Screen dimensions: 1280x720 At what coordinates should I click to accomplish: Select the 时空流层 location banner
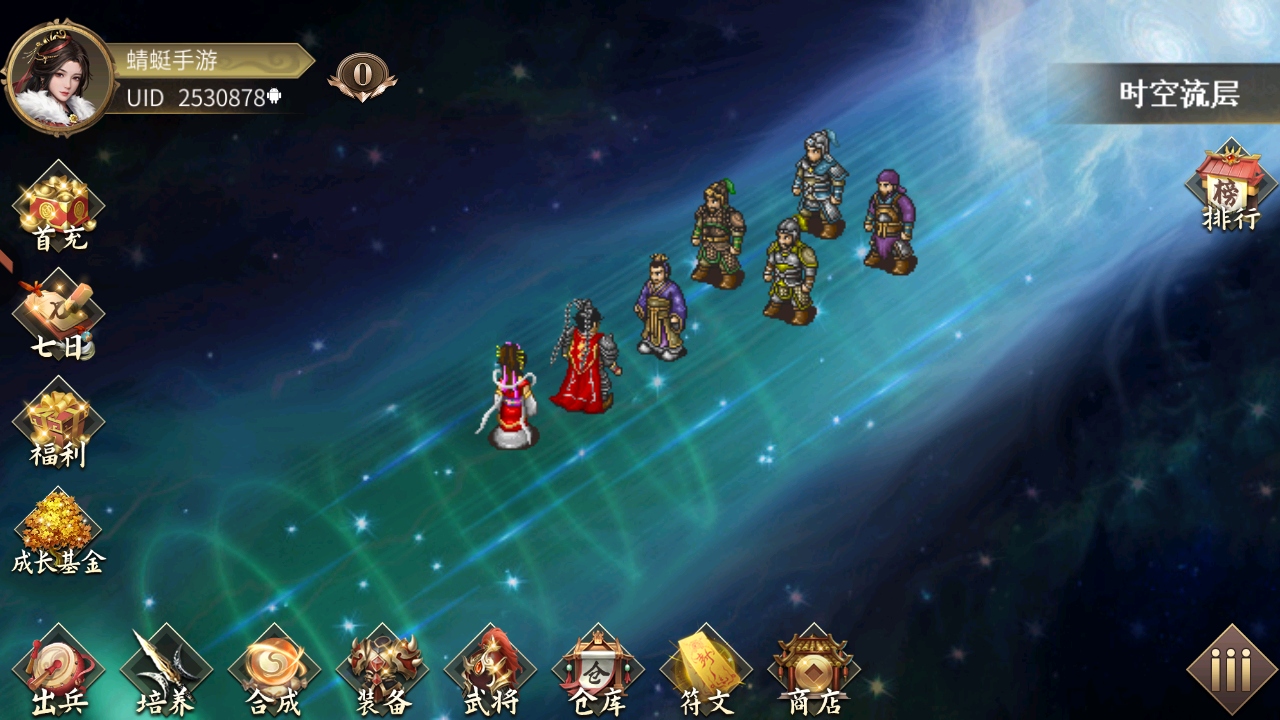click(x=1178, y=94)
